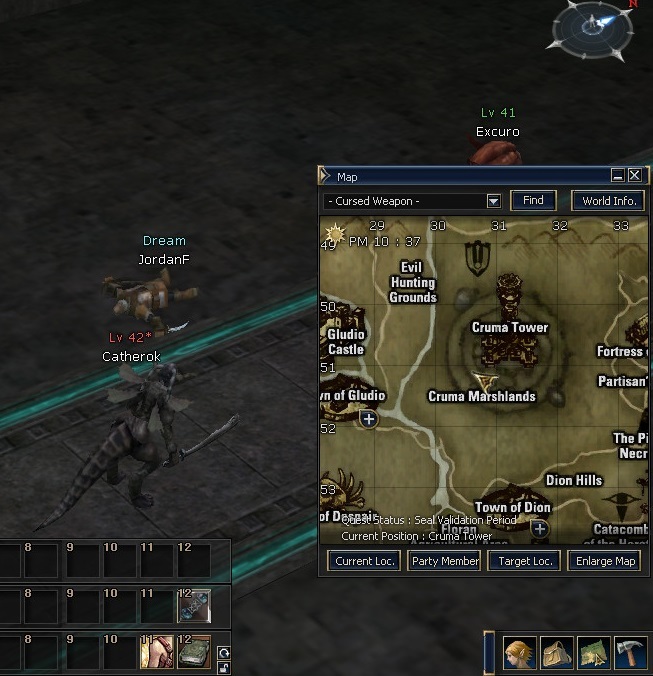Close the Map window
This screenshot has height=676, width=653.
pyautogui.click(x=634, y=175)
